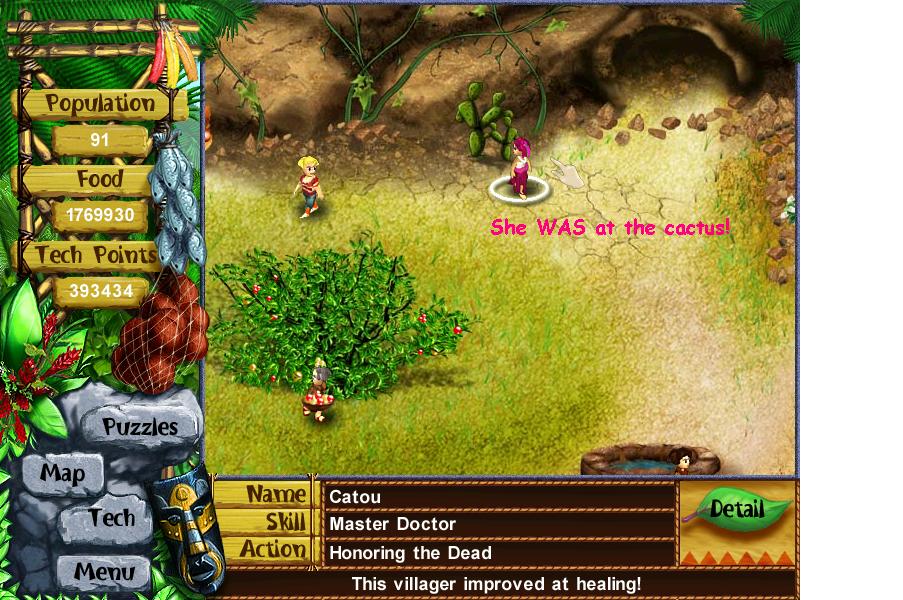This screenshot has height=600, width=903.
Task: Open the Puzzles screen
Action: point(140,427)
